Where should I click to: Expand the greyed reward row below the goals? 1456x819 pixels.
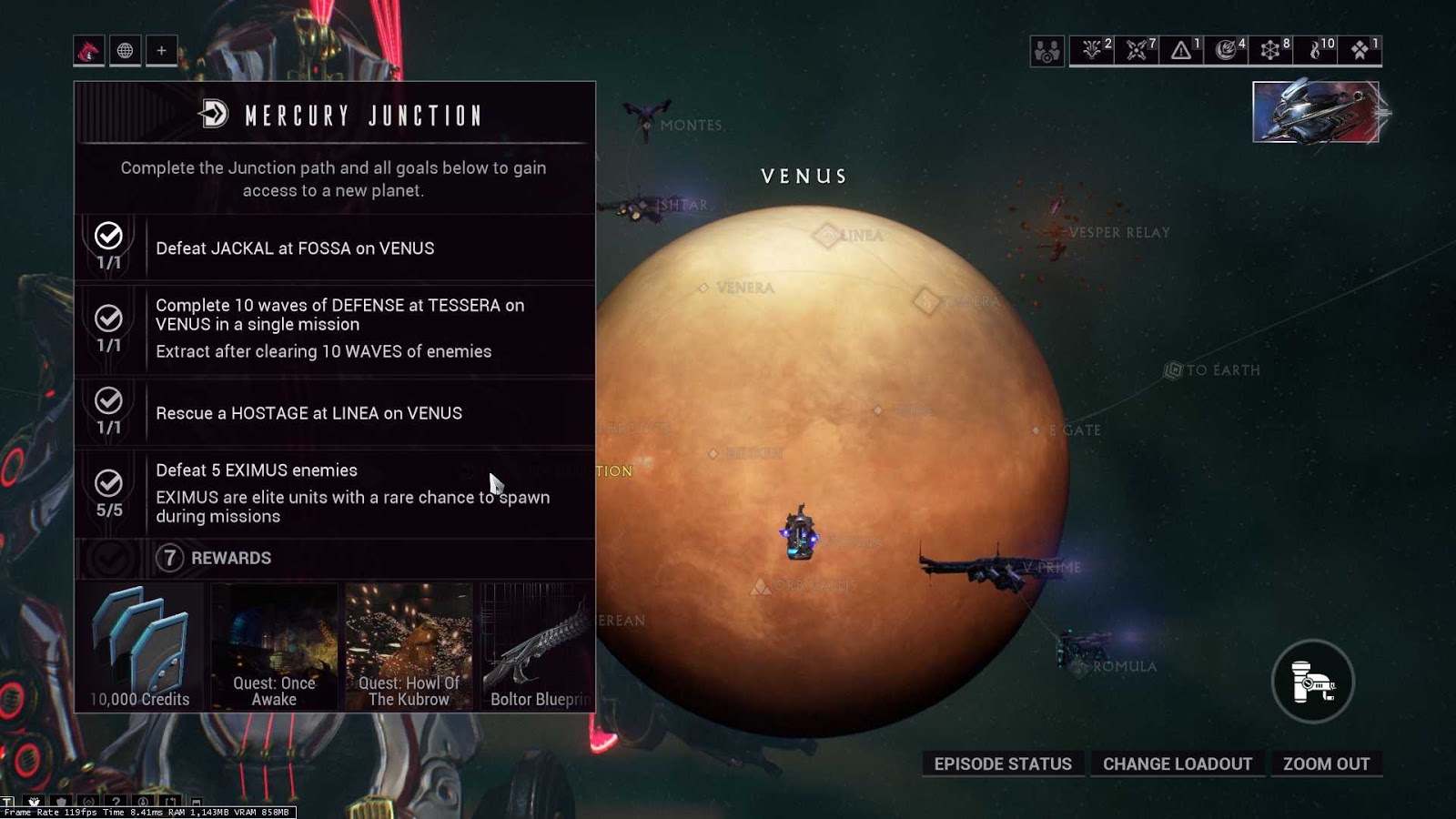(x=109, y=558)
